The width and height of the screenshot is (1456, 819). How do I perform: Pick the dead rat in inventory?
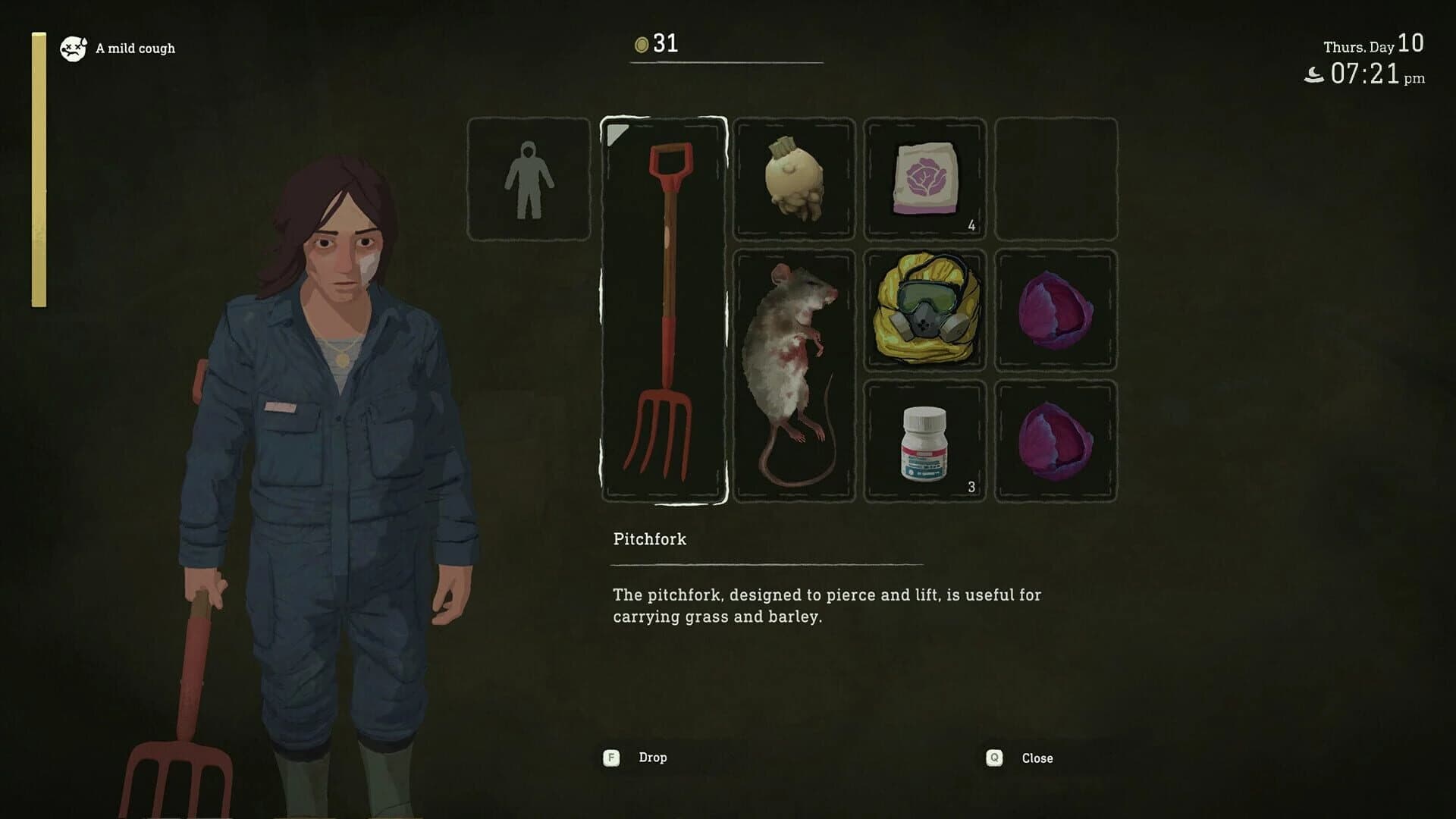tap(793, 375)
